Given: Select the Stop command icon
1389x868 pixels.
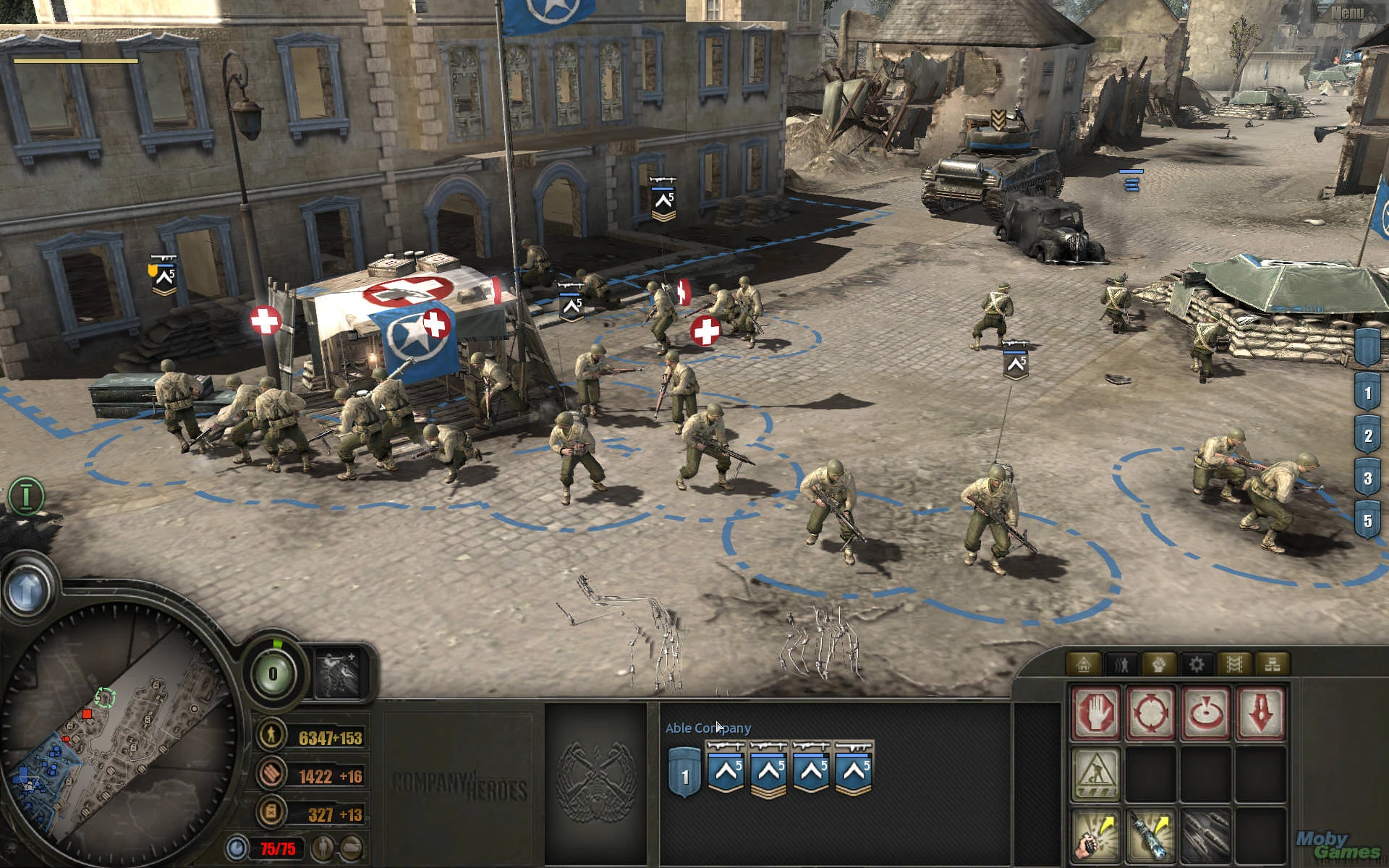Looking at the screenshot, I should [x=1096, y=715].
